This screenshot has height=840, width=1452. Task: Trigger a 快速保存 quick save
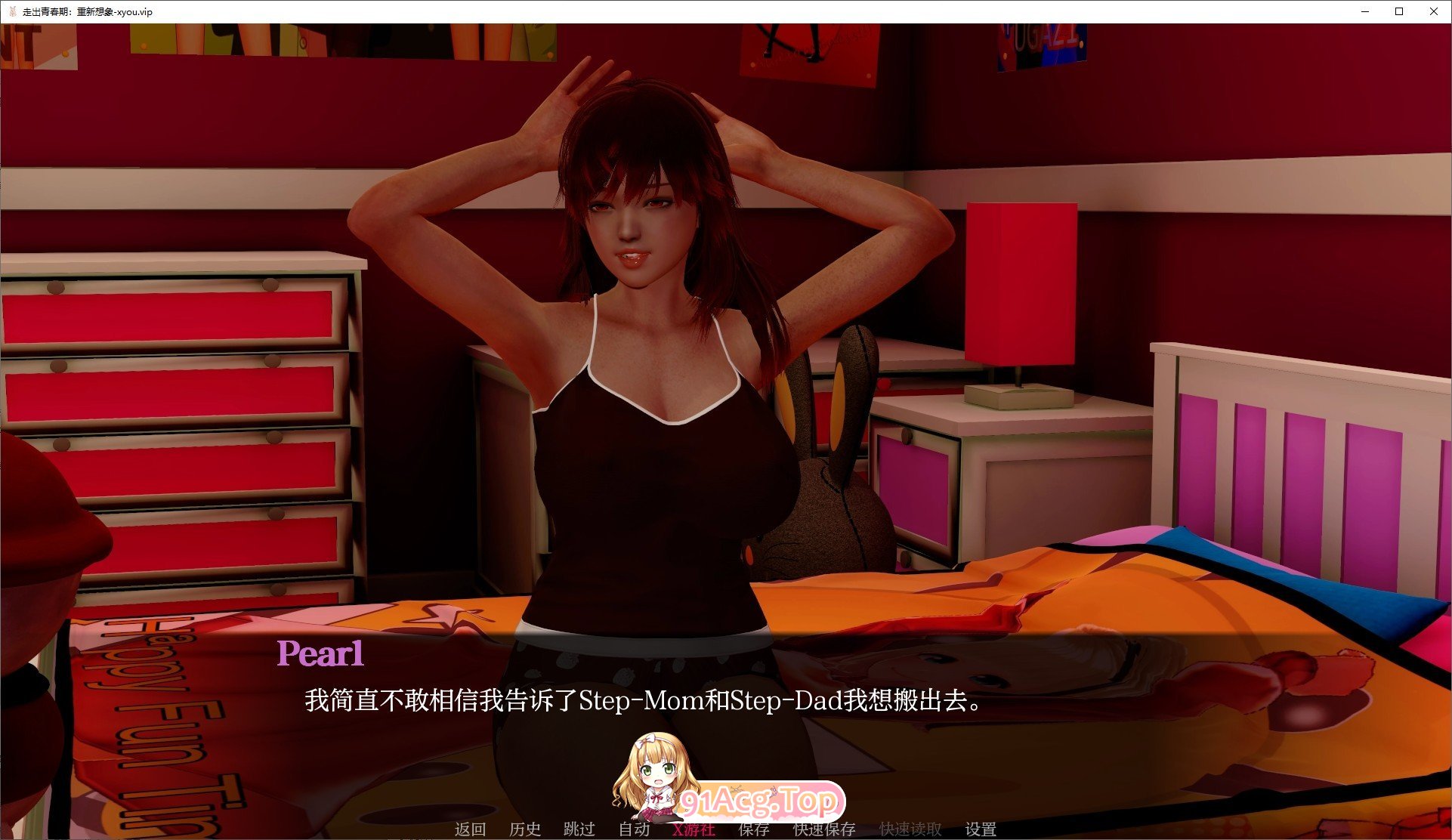pos(823,829)
